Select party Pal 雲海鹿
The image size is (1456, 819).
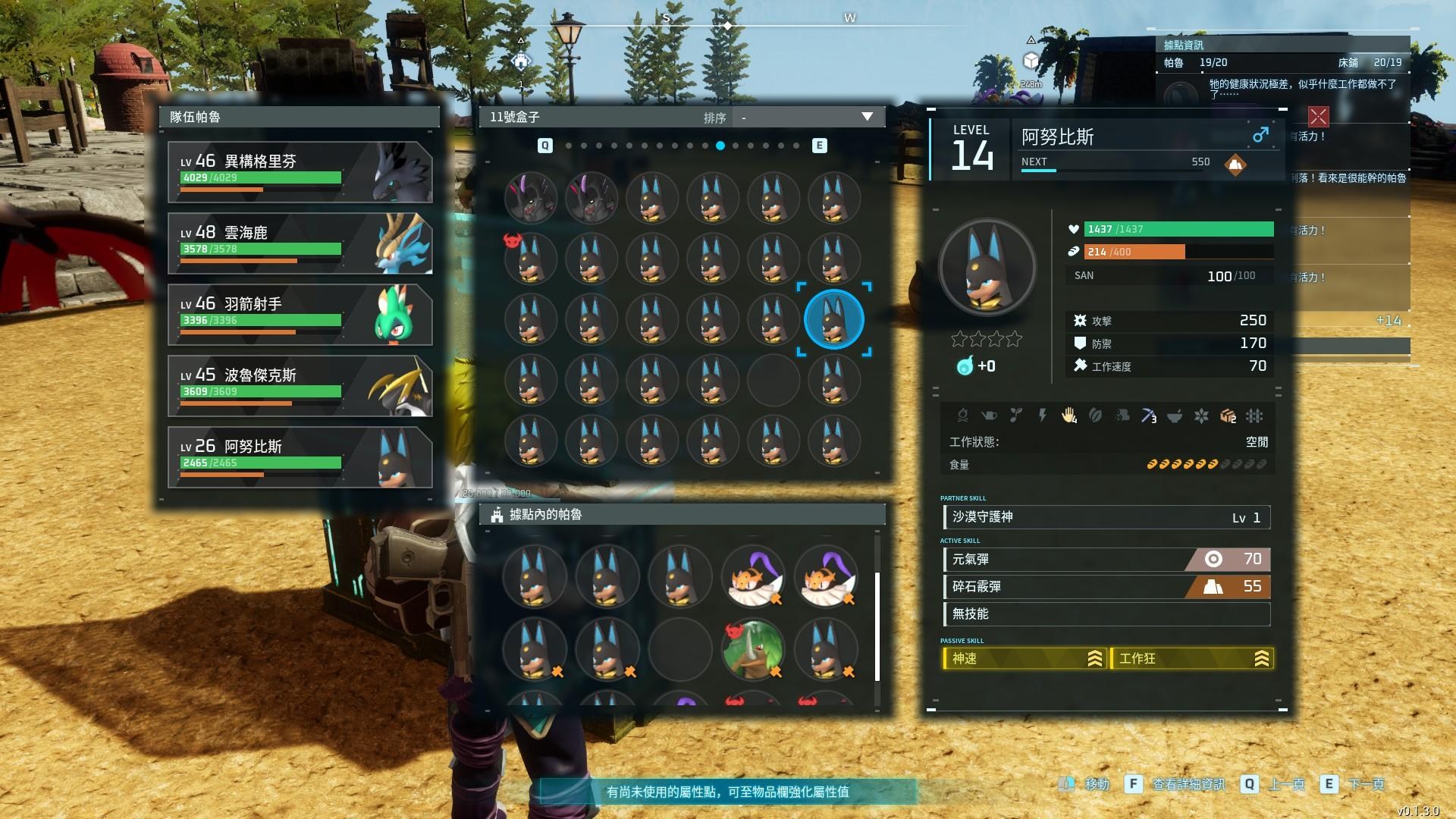tap(300, 243)
